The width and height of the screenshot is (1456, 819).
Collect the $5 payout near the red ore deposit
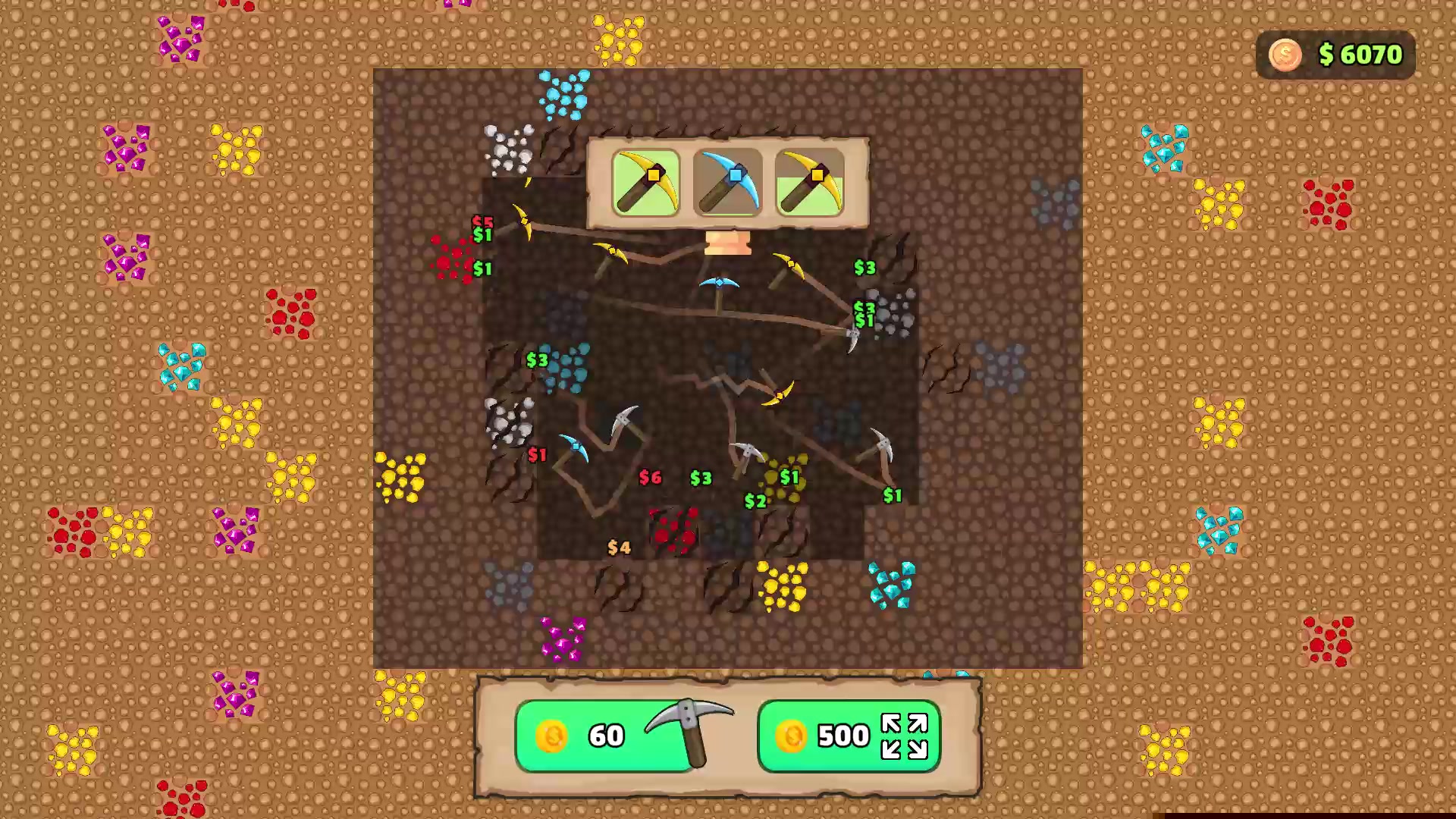pos(482,222)
